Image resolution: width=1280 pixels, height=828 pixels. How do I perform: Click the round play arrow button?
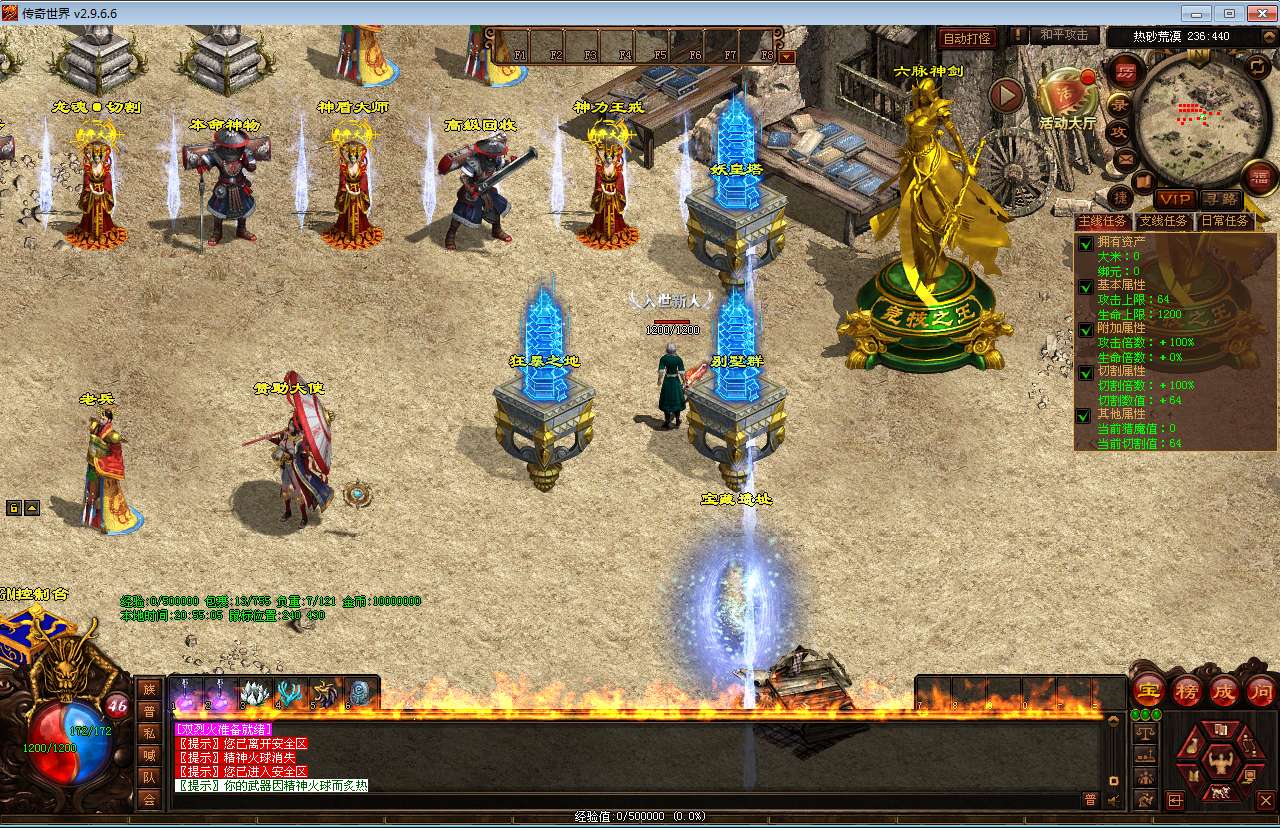pos(1007,96)
